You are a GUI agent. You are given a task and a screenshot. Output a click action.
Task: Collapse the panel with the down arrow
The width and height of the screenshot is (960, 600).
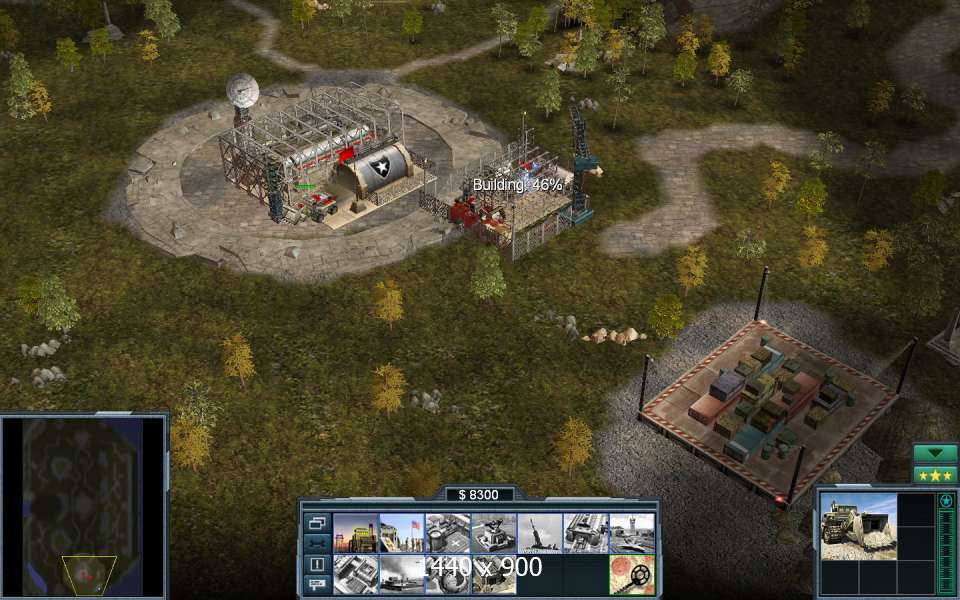point(935,453)
